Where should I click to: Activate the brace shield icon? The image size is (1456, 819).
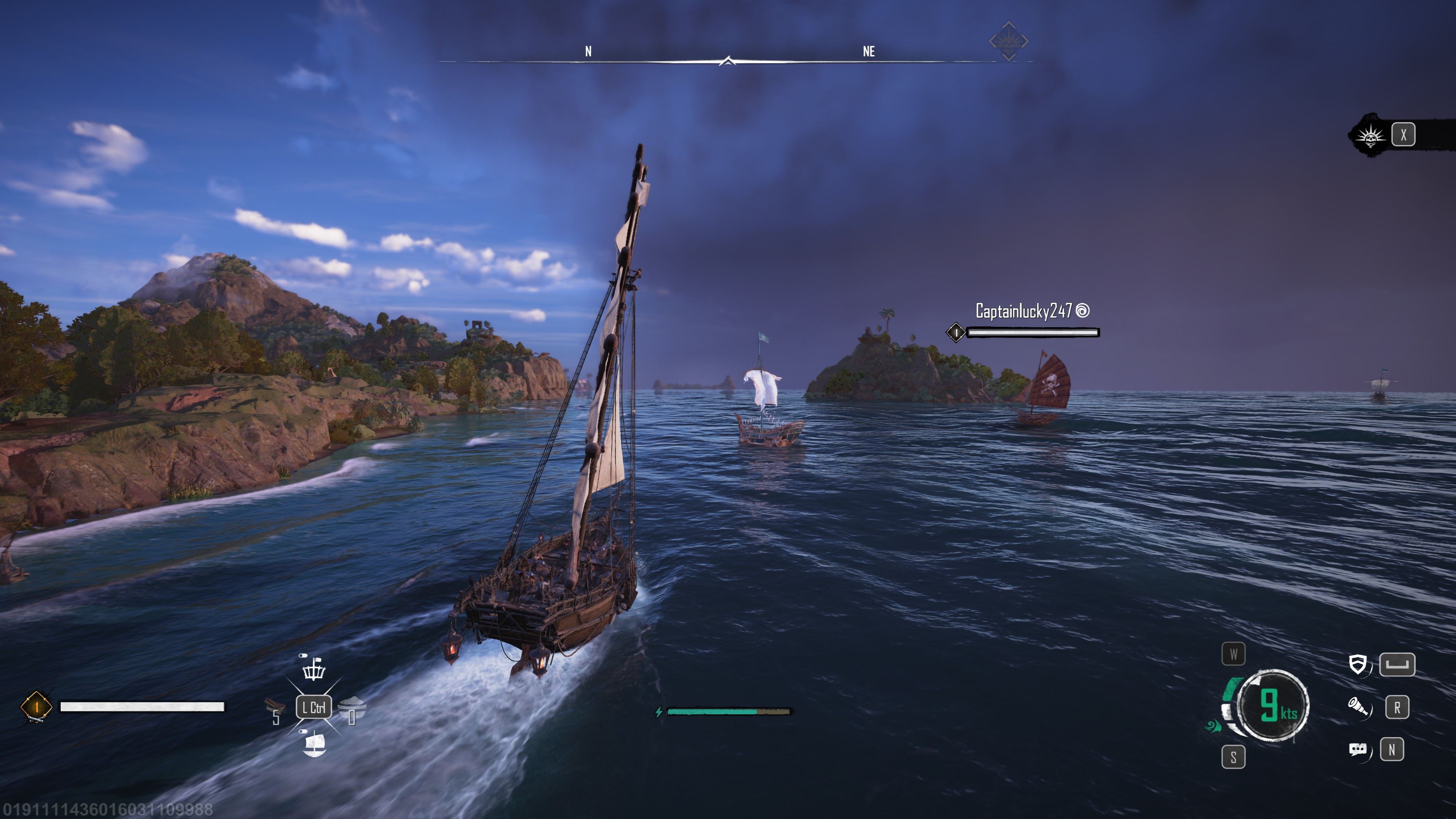(1358, 665)
